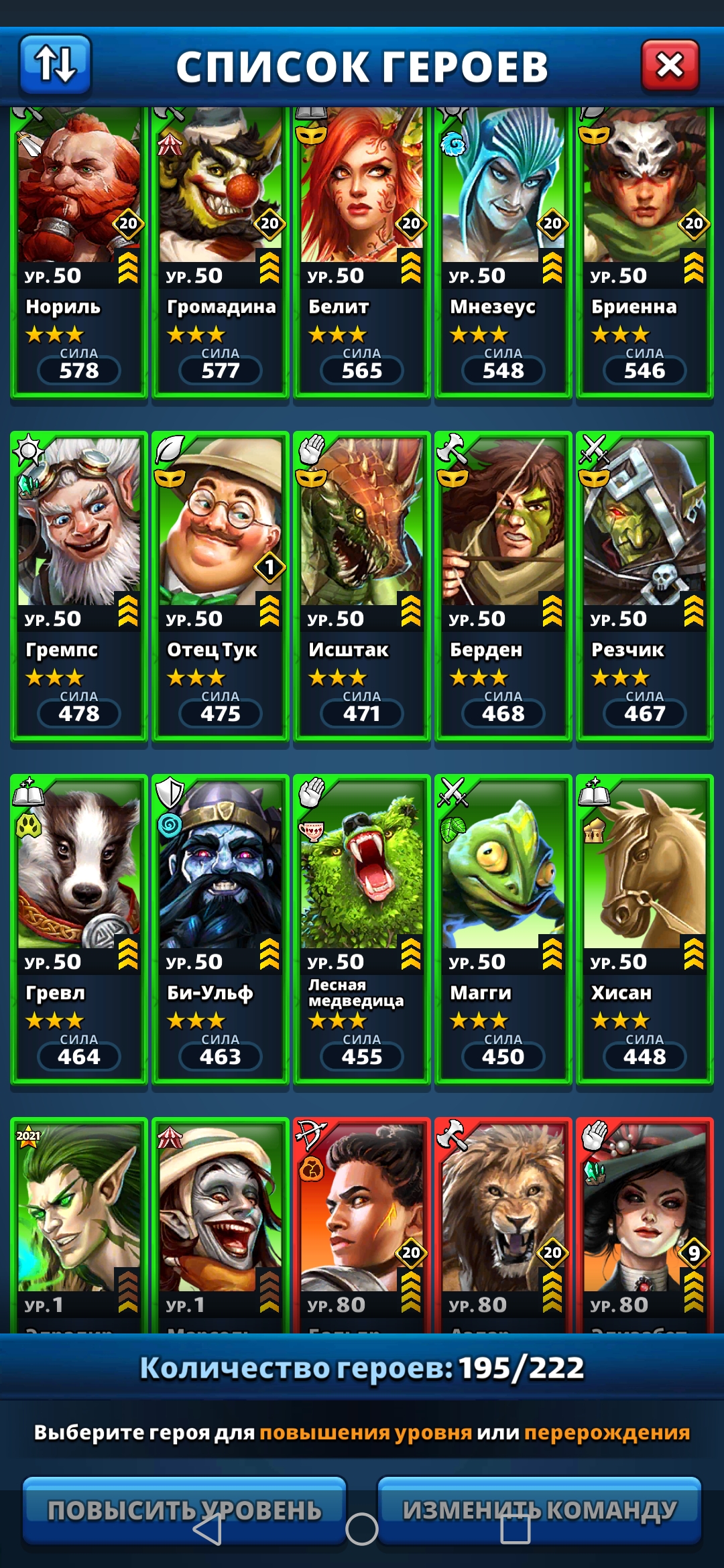
Task: Choose the badger hero Гревл
Action: [79, 929]
